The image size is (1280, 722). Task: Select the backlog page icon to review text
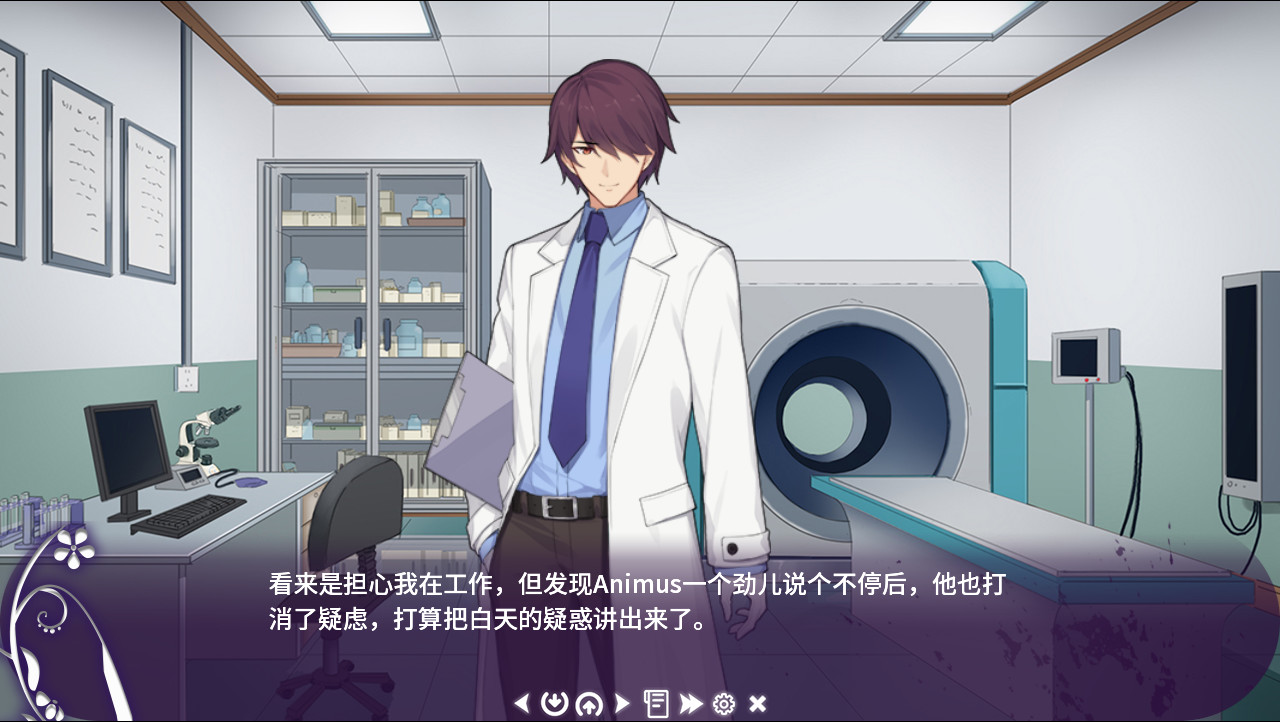(656, 705)
